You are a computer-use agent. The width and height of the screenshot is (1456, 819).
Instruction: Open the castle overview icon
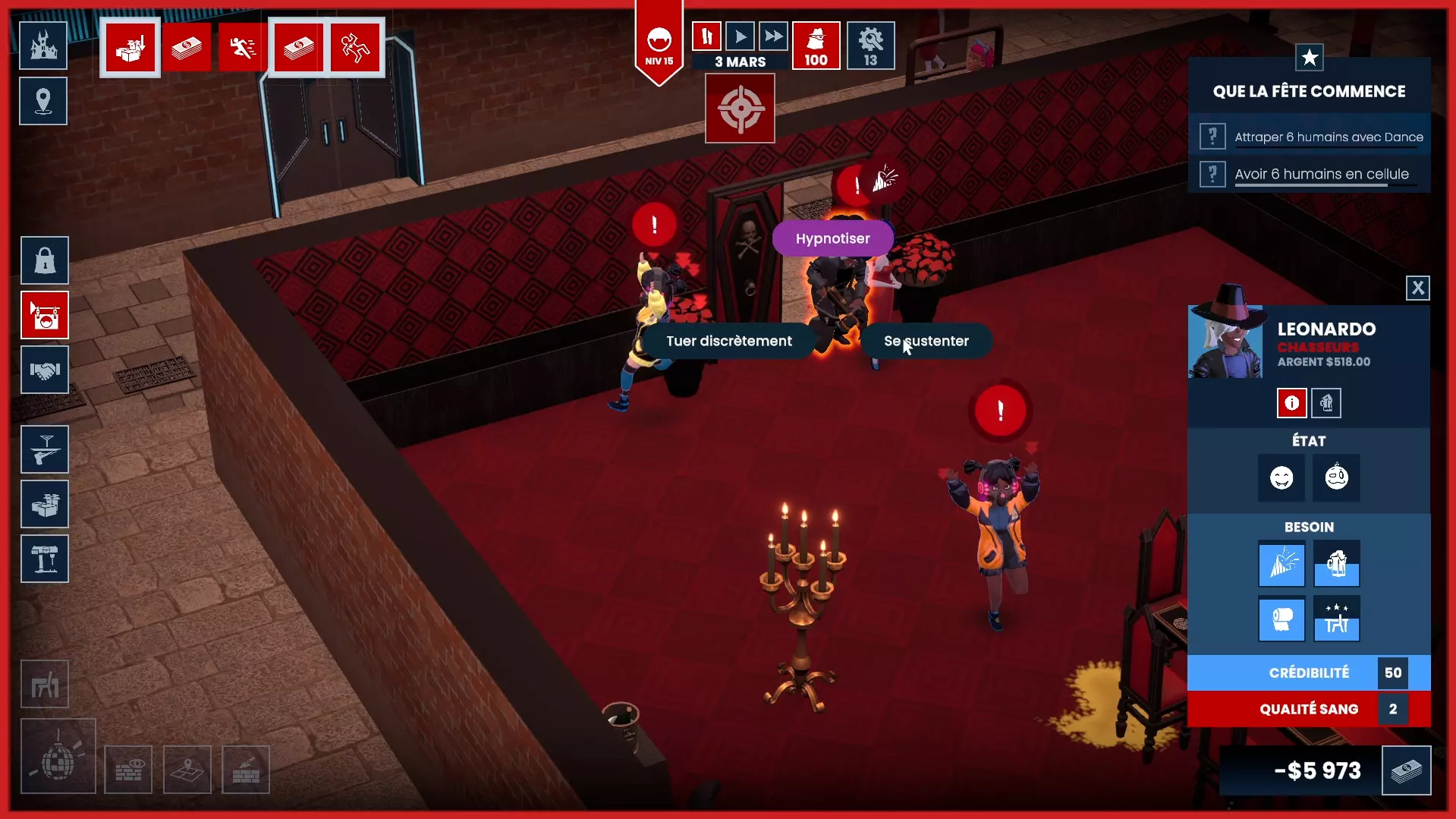[43, 46]
